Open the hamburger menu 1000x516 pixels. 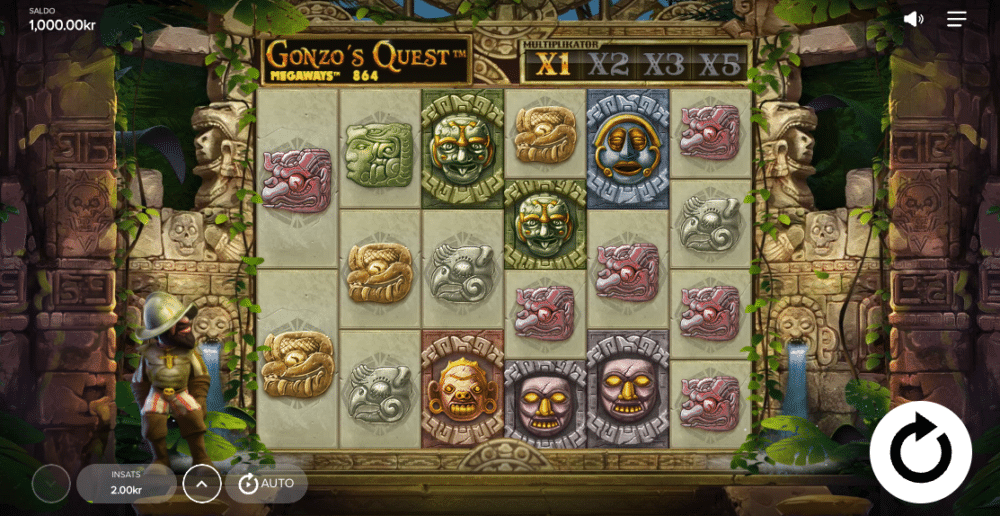[x=957, y=19]
